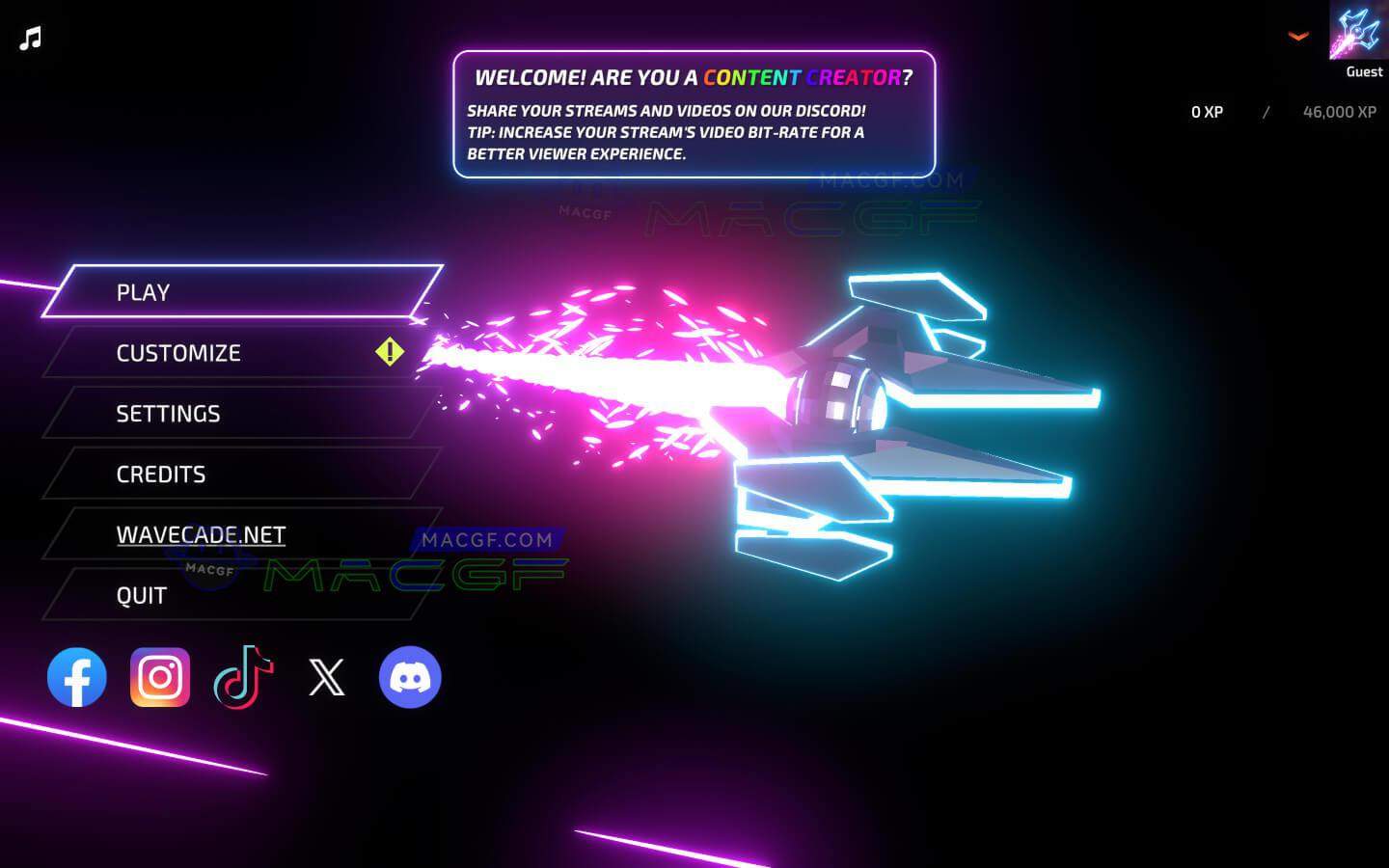Viewport: 1389px width, 868px height.
Task: Open the X (Twitter) account icon
Action: [x=327, y=677]
